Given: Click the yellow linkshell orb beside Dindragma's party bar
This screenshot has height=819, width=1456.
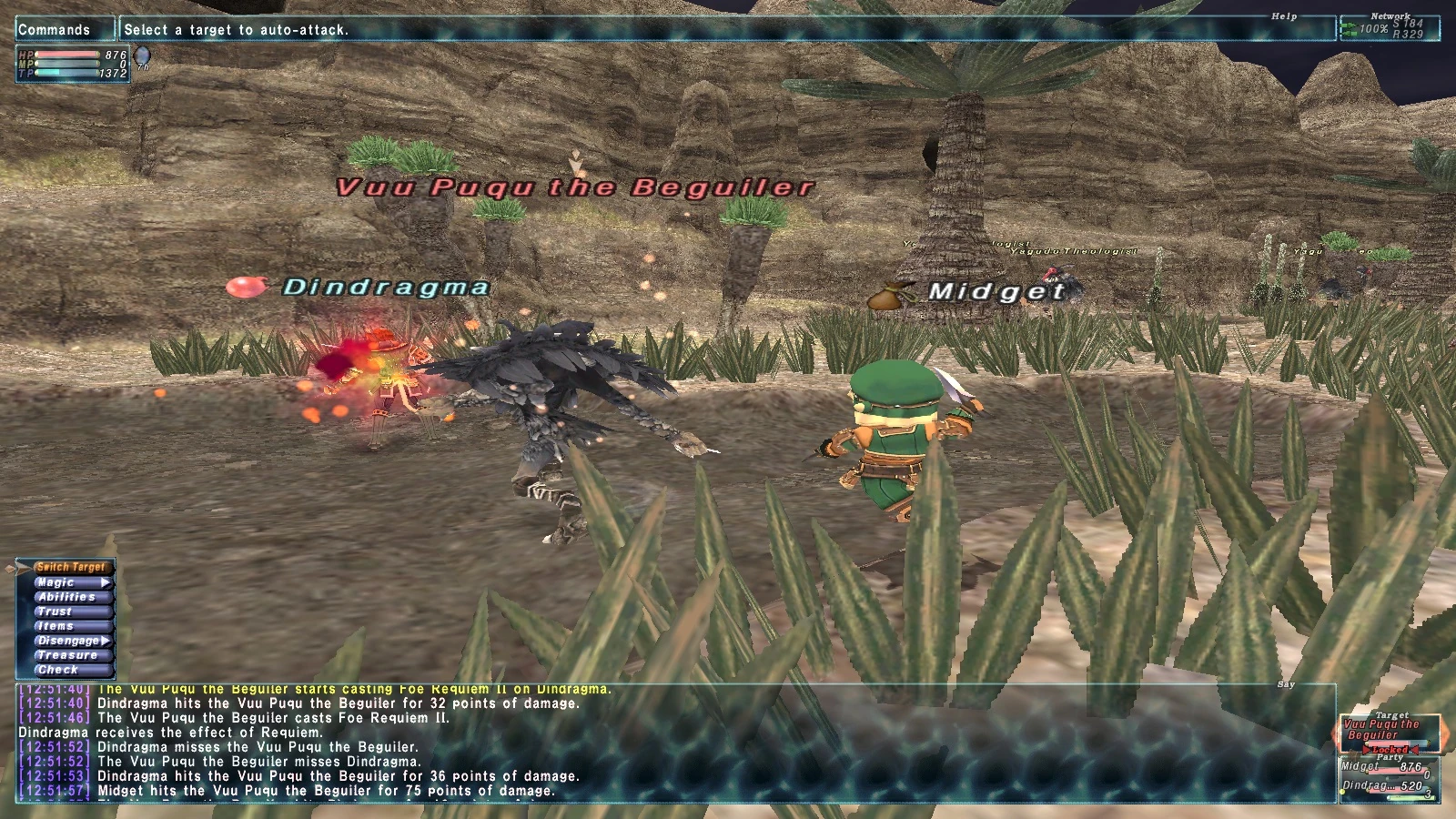Looking at the screenshot, I should (x=1342, y=792).
